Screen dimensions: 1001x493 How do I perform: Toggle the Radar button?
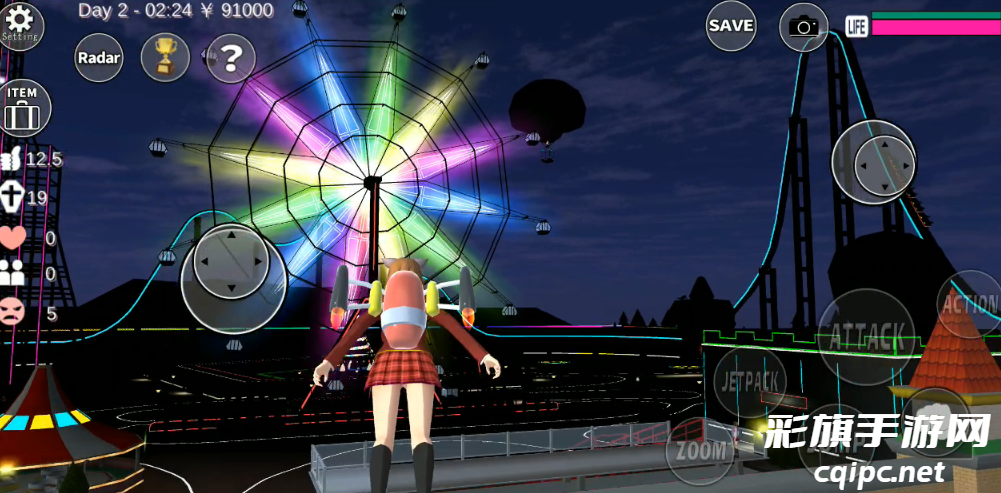point(99,58)
